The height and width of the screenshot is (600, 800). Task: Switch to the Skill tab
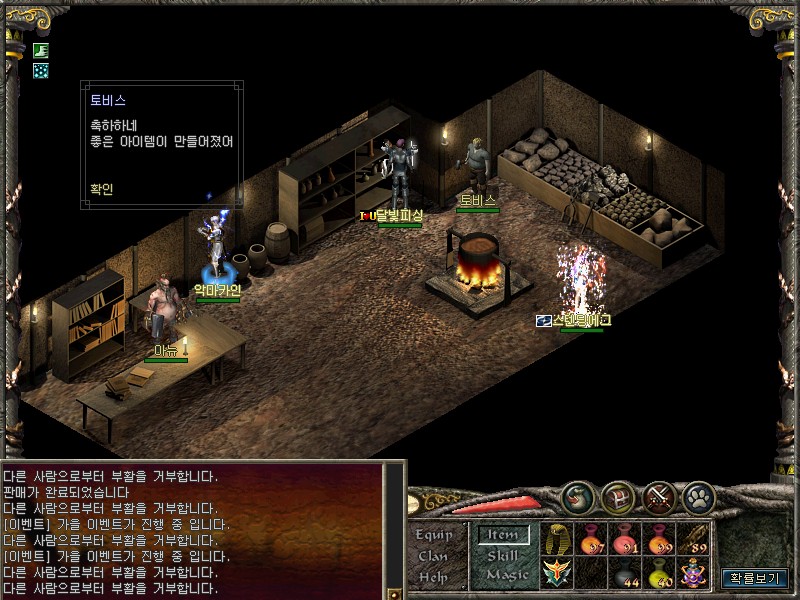(505, 555)
